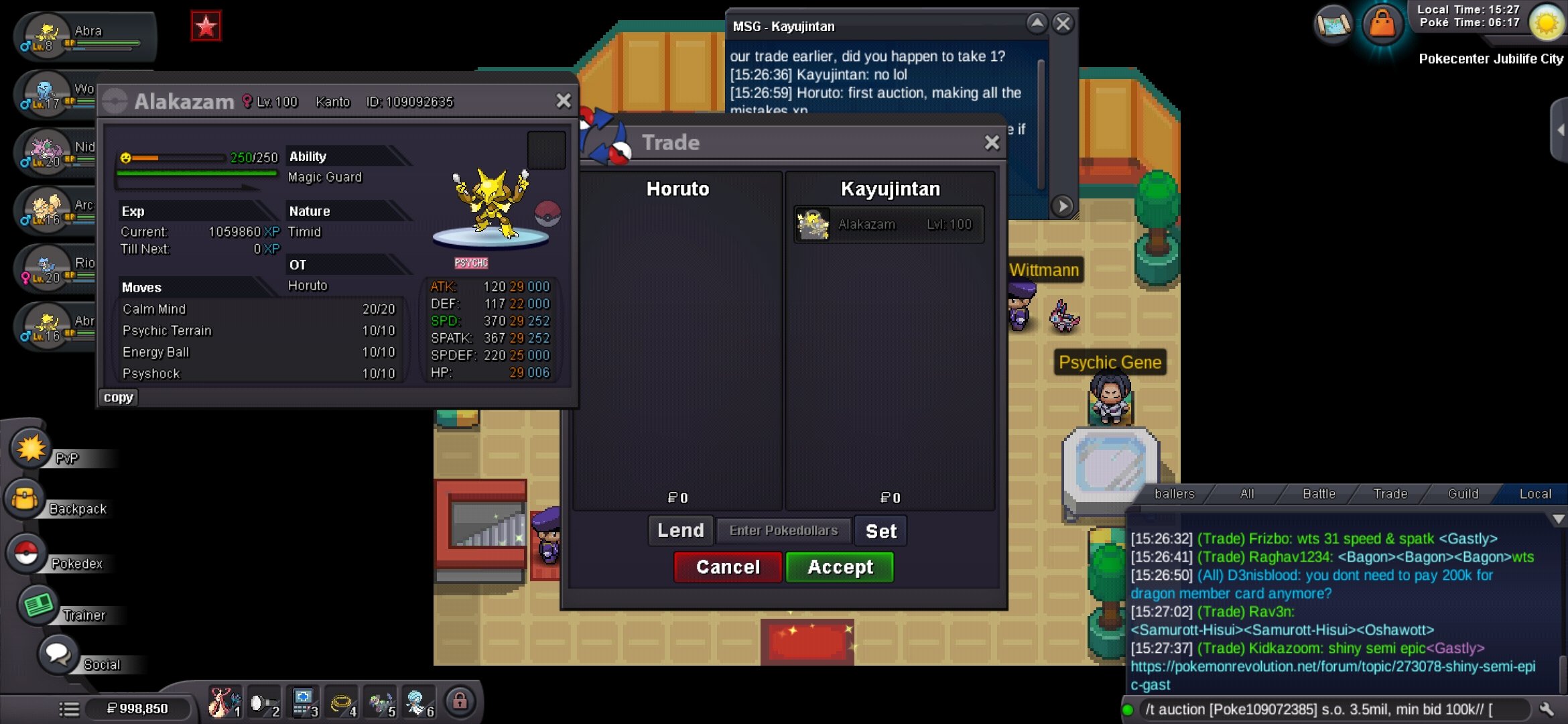Click the Set pokedollars button
Viewport: 1568px width, 724px height.
tap(880, 532)
